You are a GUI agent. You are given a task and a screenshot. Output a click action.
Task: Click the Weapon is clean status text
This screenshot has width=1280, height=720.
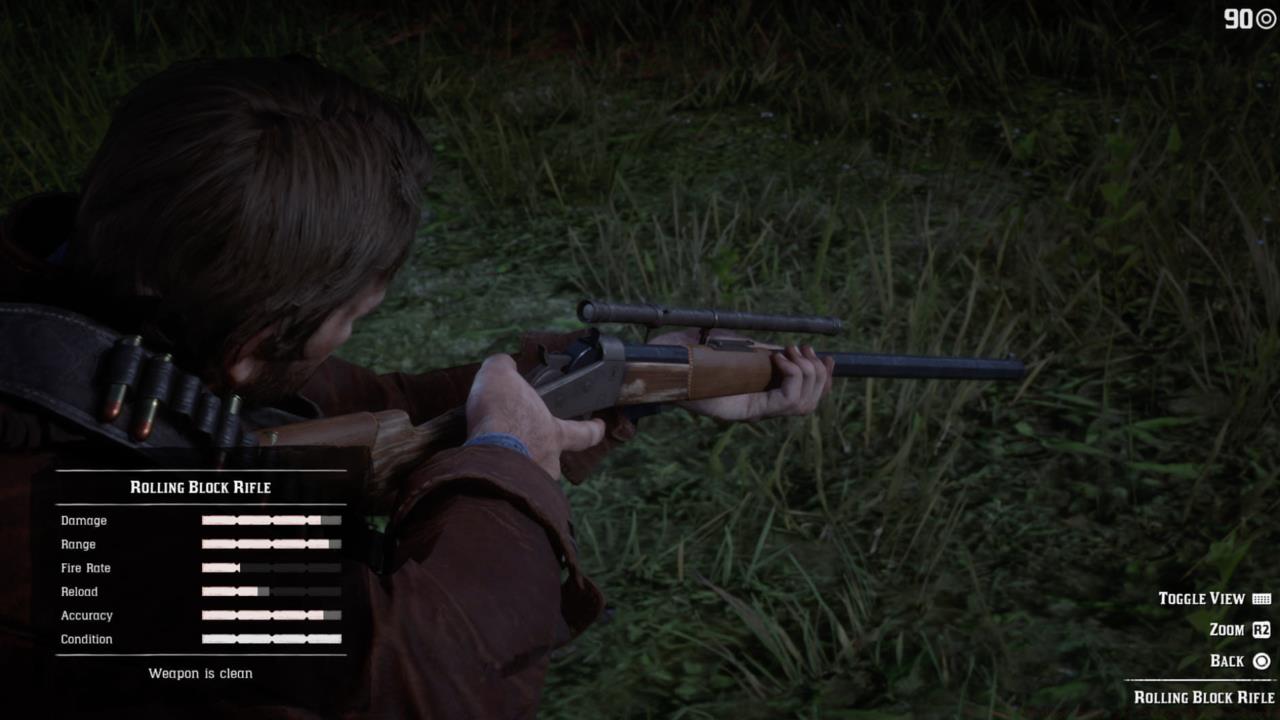point(200,673)
